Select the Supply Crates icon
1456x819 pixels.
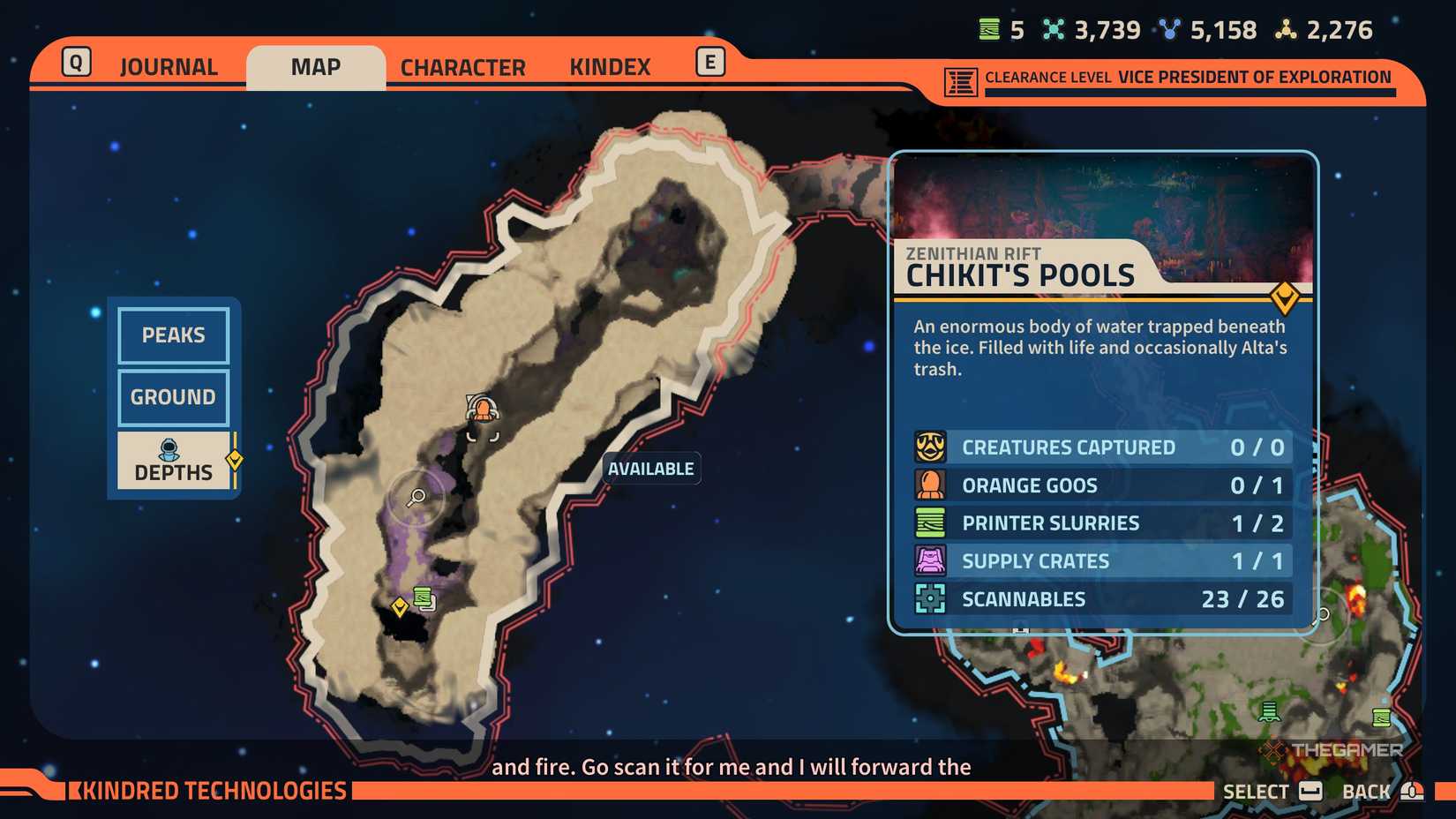coord(931,560)
